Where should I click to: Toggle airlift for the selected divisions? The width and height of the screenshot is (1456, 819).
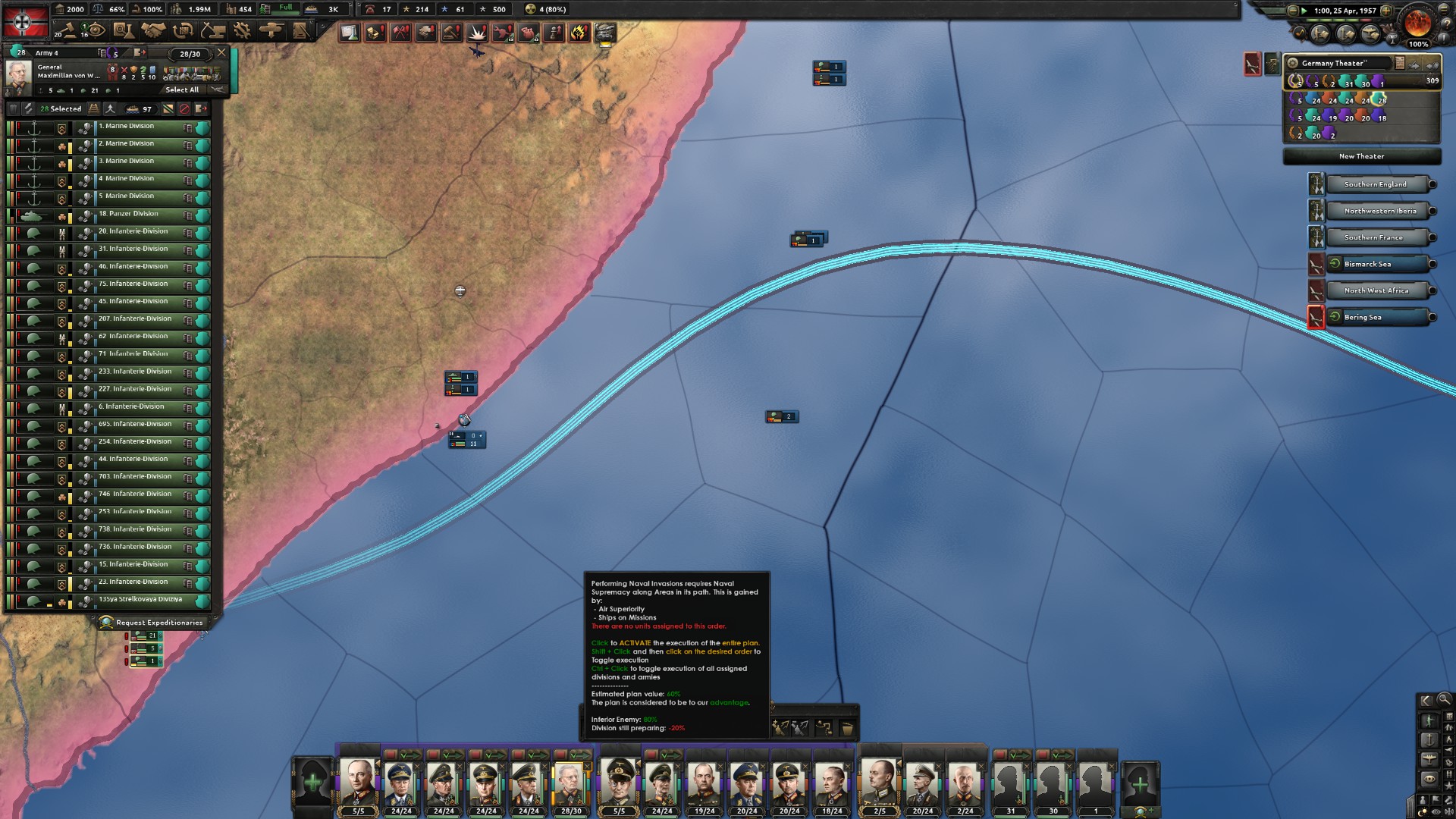111,108
